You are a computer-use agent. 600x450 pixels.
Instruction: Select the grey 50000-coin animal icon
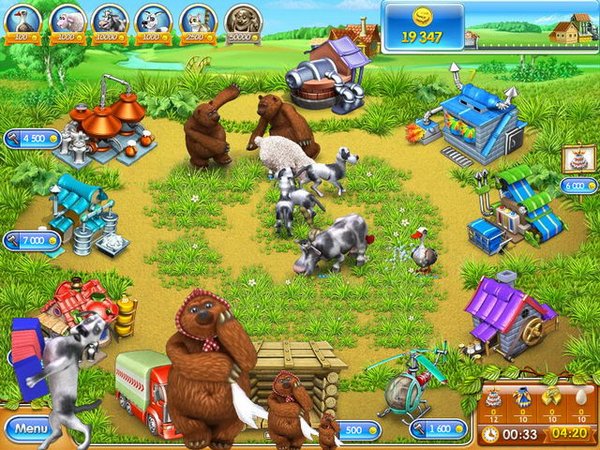click(242, 19)
